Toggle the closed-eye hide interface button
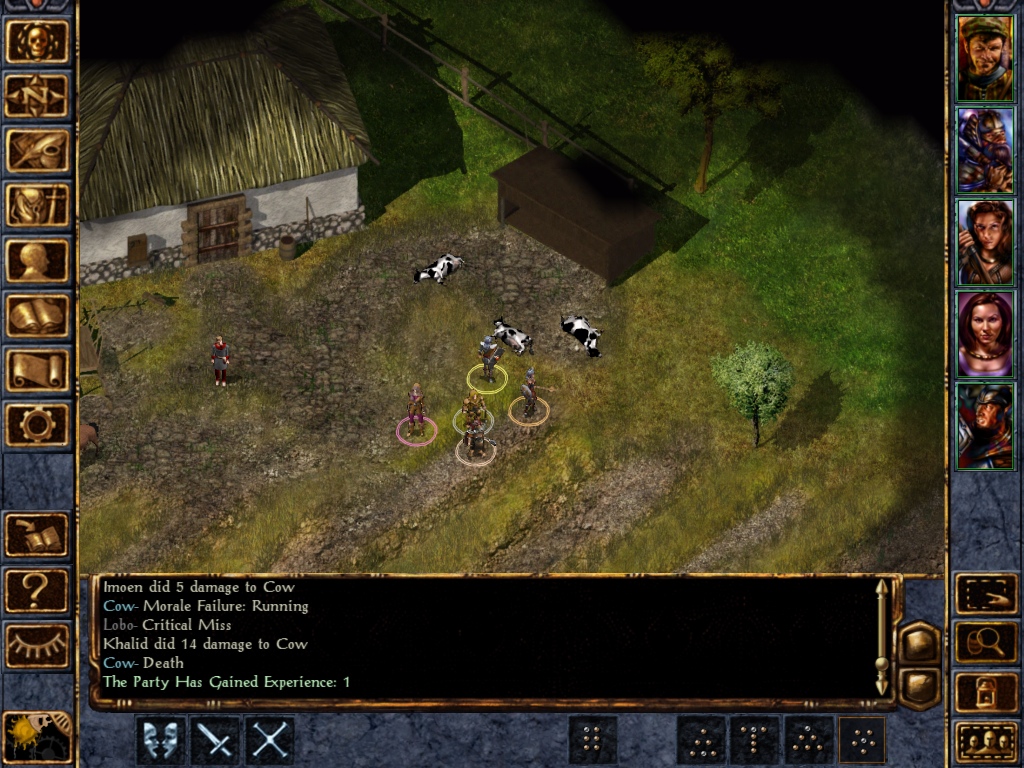Screen dimensions: 1024x768 click(x=38, y=646)
